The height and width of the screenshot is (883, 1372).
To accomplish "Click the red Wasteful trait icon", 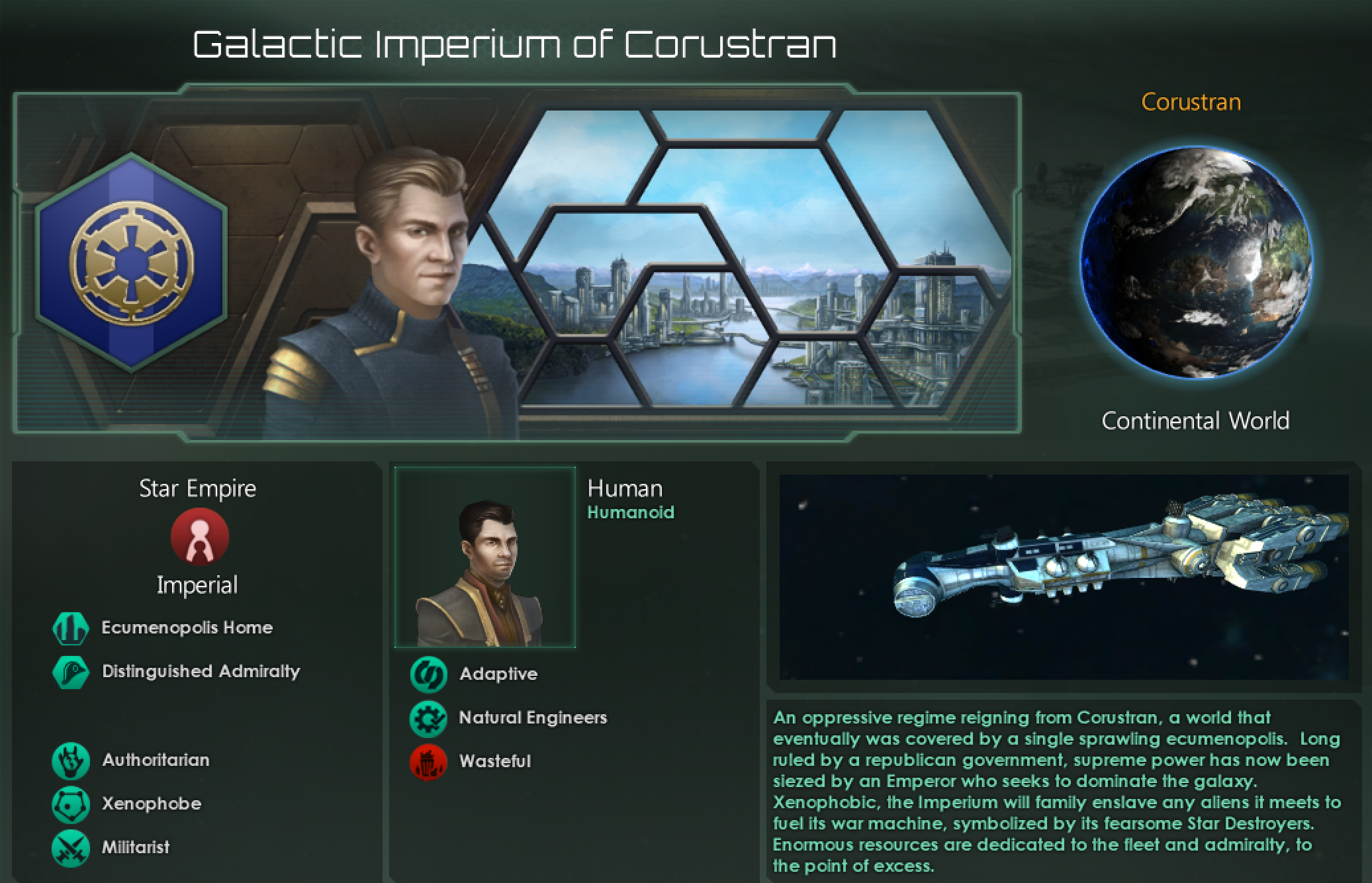I will 429,761.
